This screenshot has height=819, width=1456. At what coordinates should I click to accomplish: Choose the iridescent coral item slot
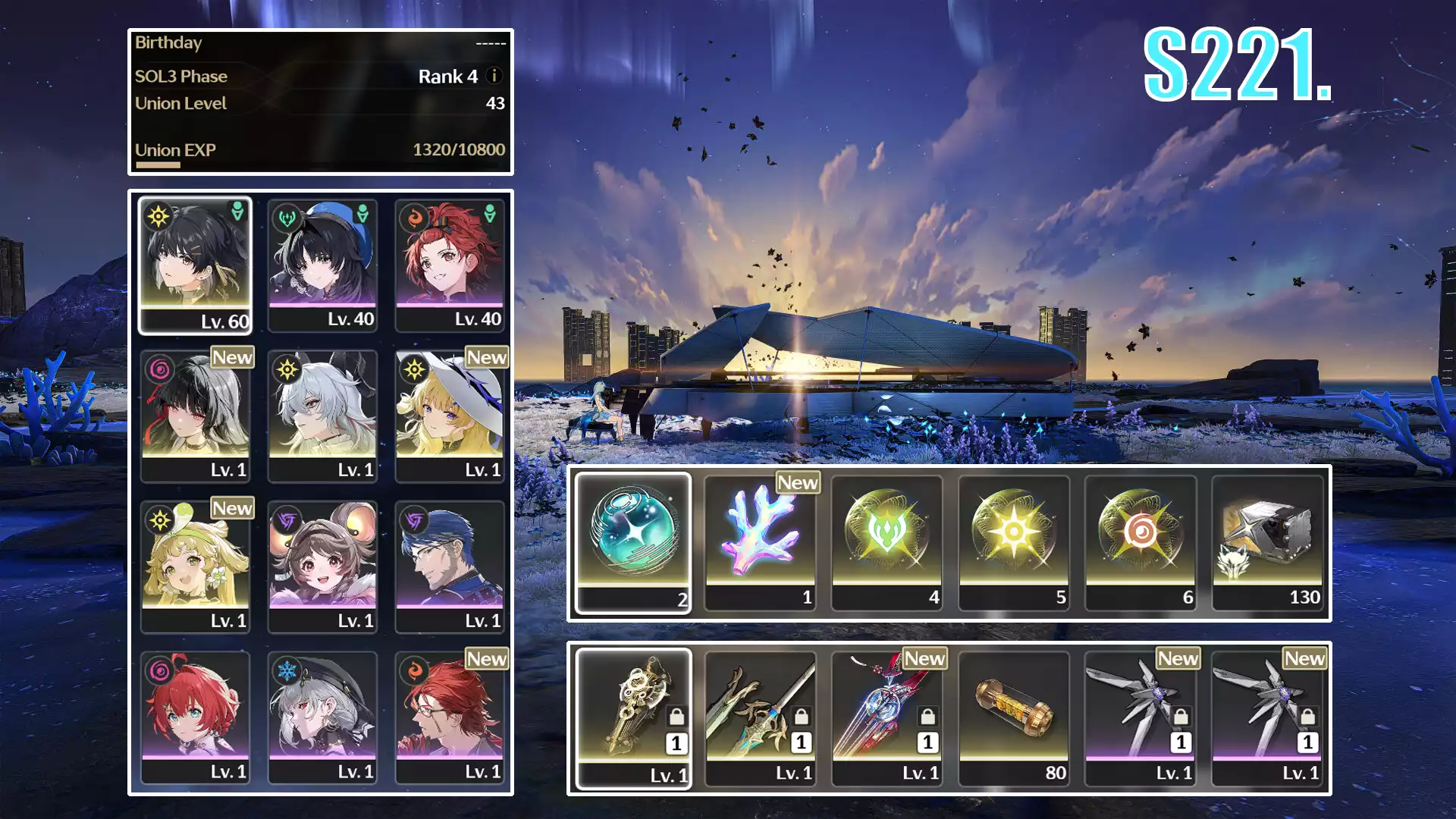[761, 541]
